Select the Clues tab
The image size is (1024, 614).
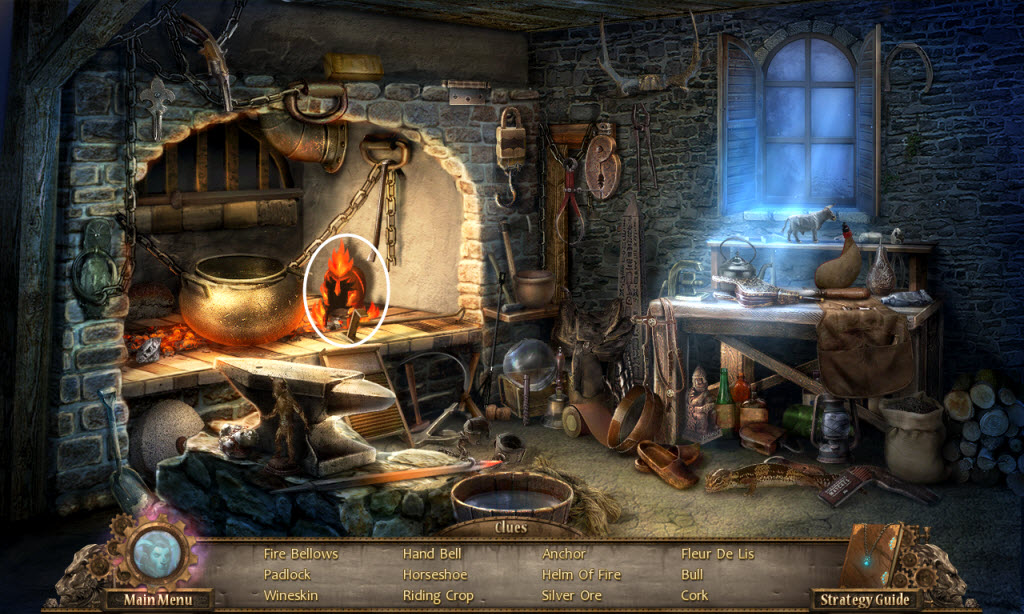click(x=511, y=527)
